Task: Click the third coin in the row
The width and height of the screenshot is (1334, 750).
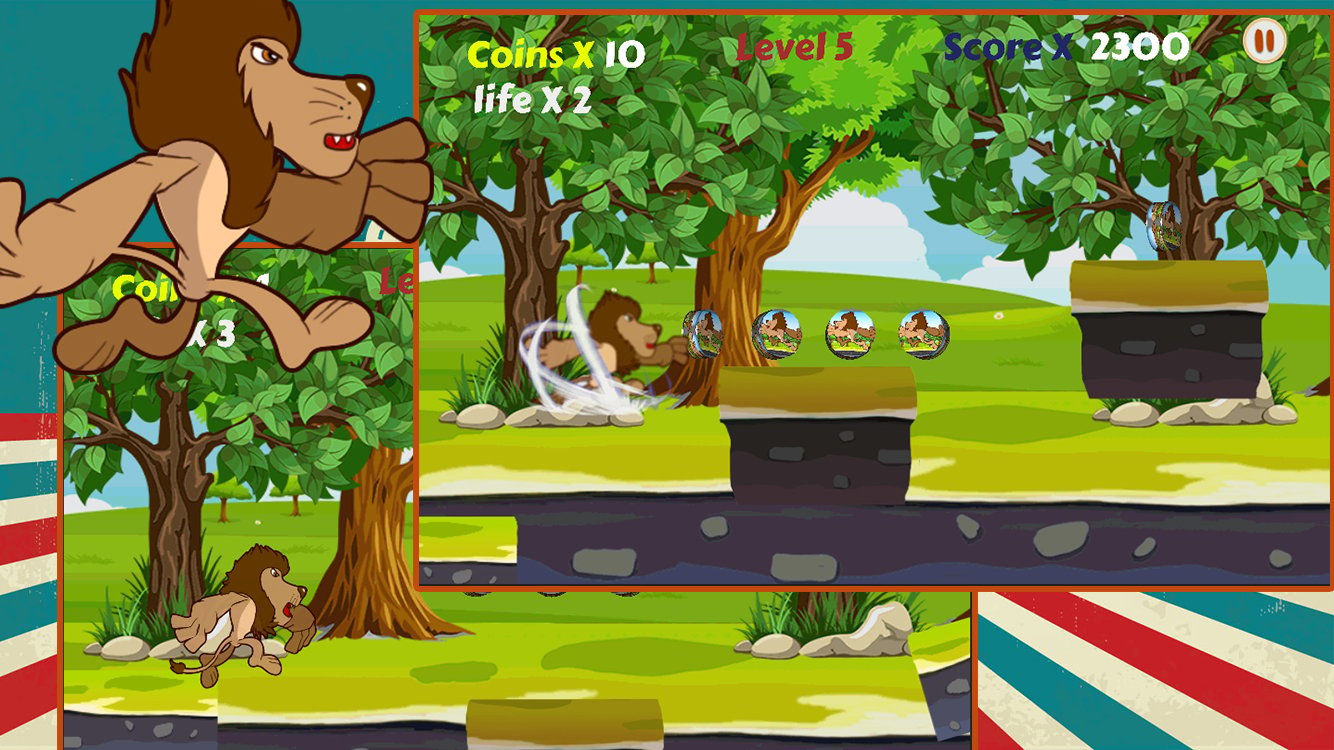Action: click(849, 334)
